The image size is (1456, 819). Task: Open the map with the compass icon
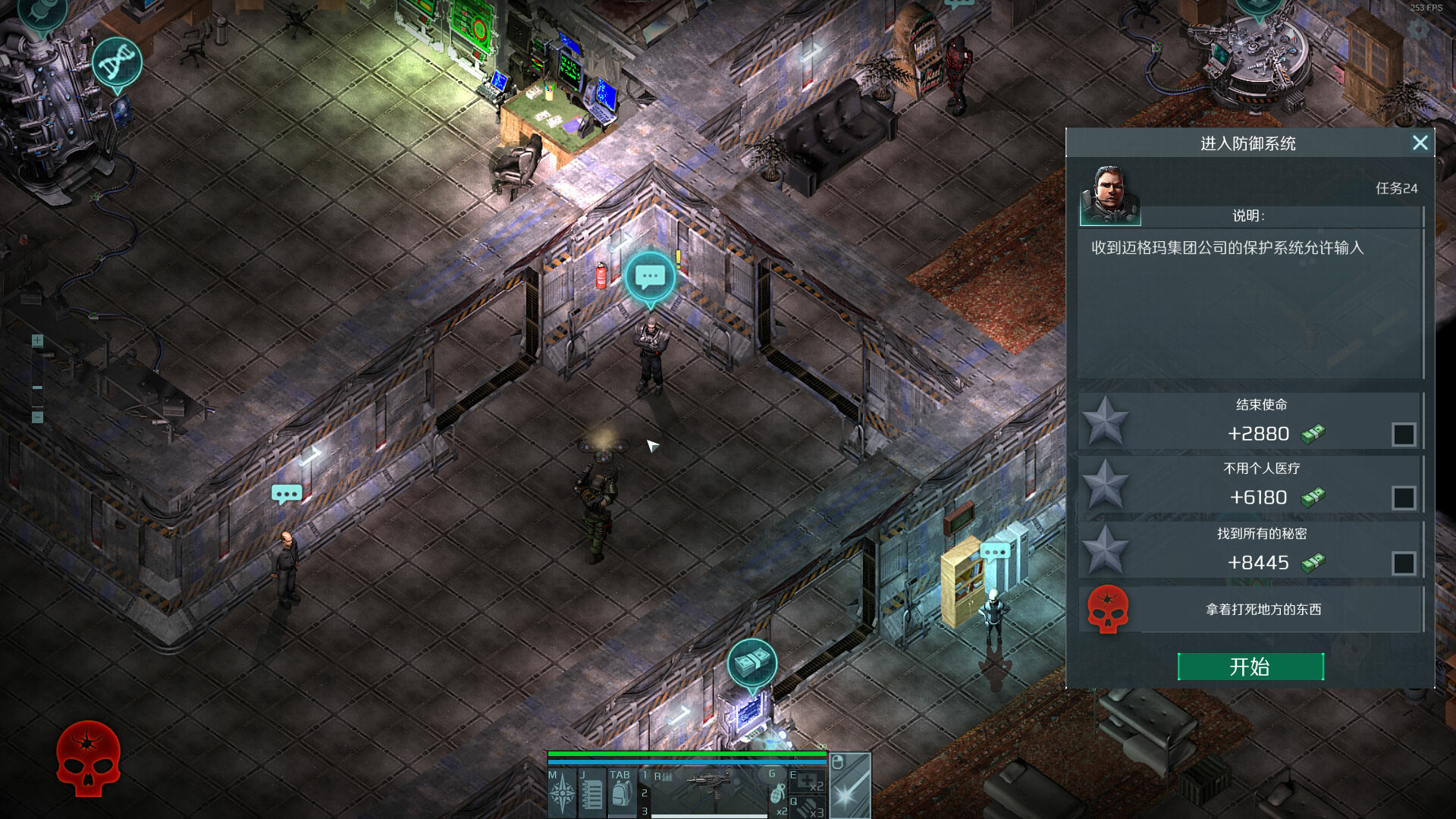coord(562,794)
